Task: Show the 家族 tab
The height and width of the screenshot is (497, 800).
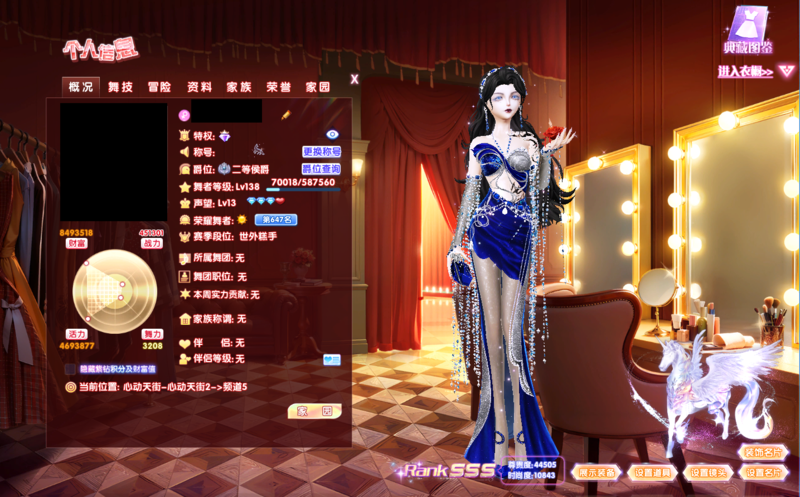Action: coord(239,87)
